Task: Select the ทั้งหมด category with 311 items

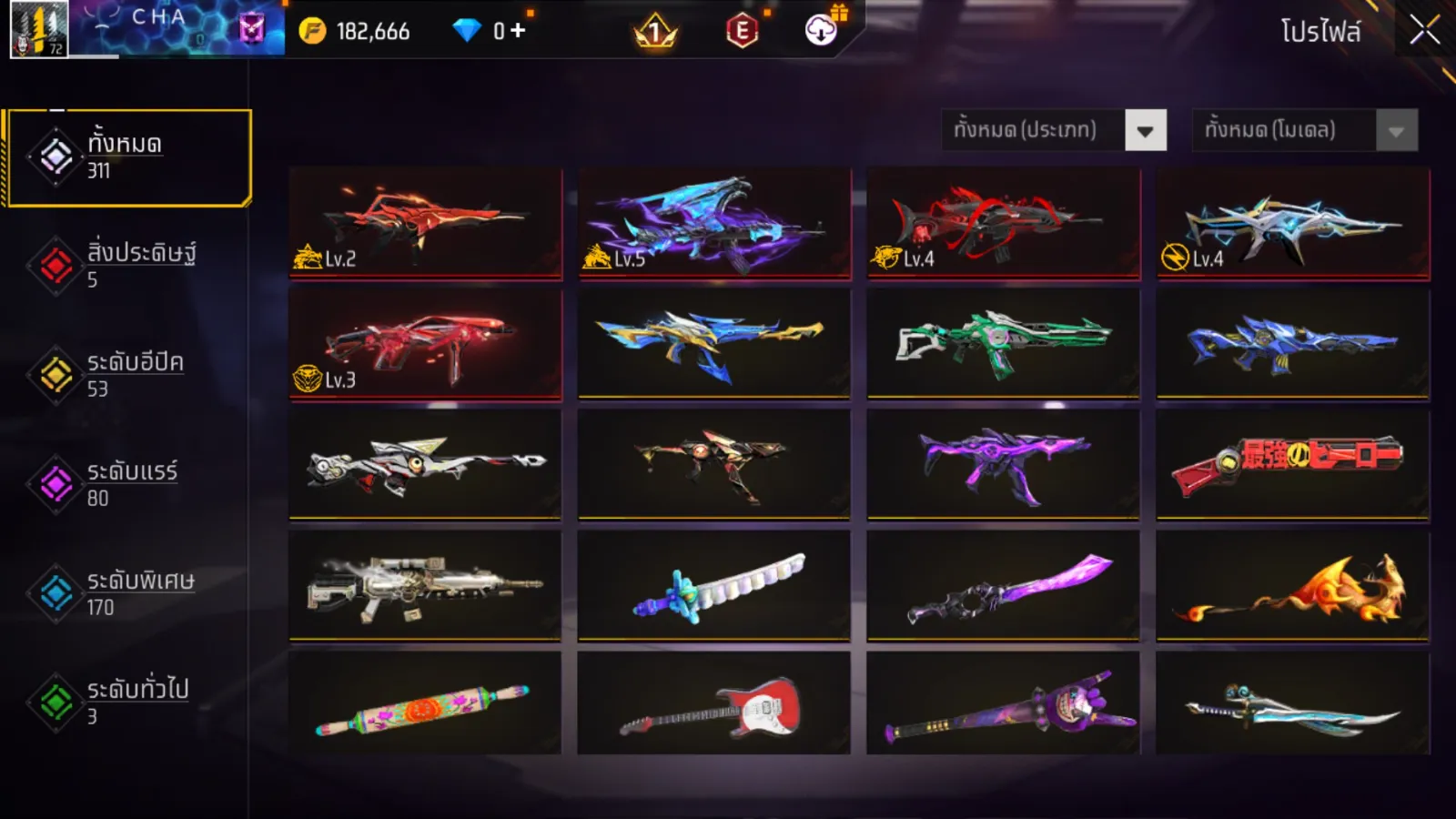Action: tap(127, 157)
